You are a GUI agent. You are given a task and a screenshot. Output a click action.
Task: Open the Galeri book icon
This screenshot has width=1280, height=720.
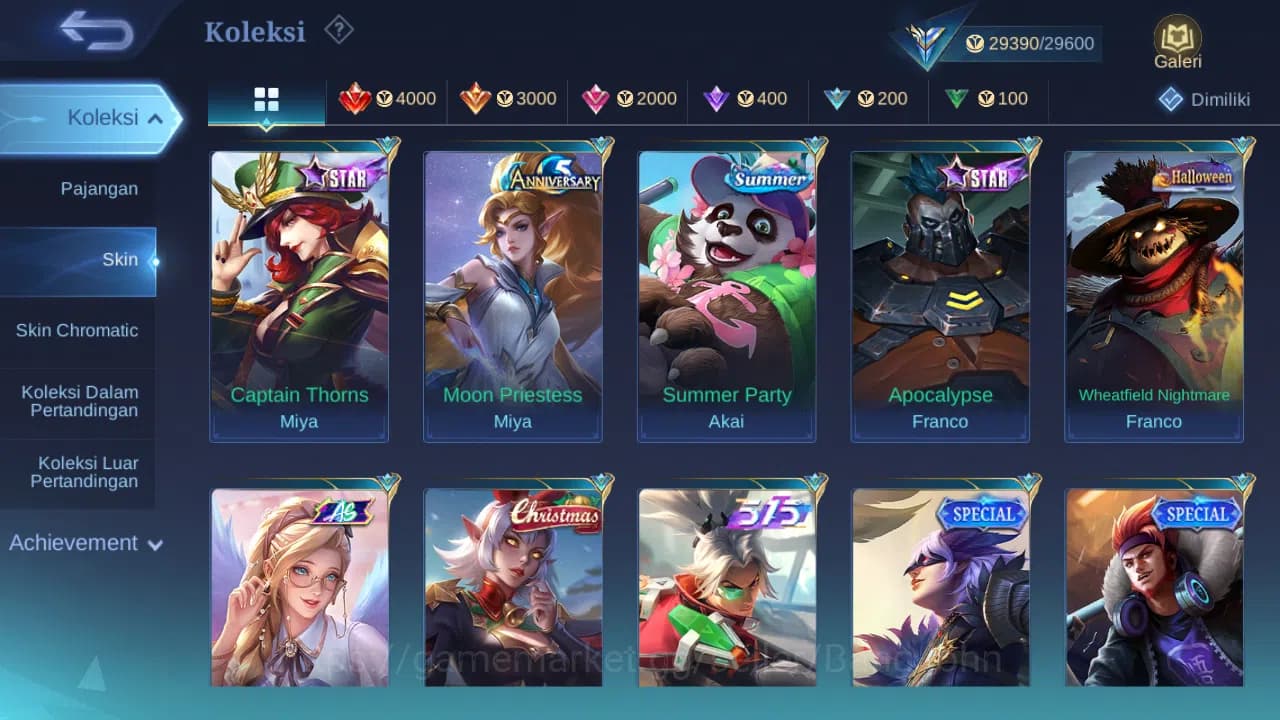[1176, 42]
